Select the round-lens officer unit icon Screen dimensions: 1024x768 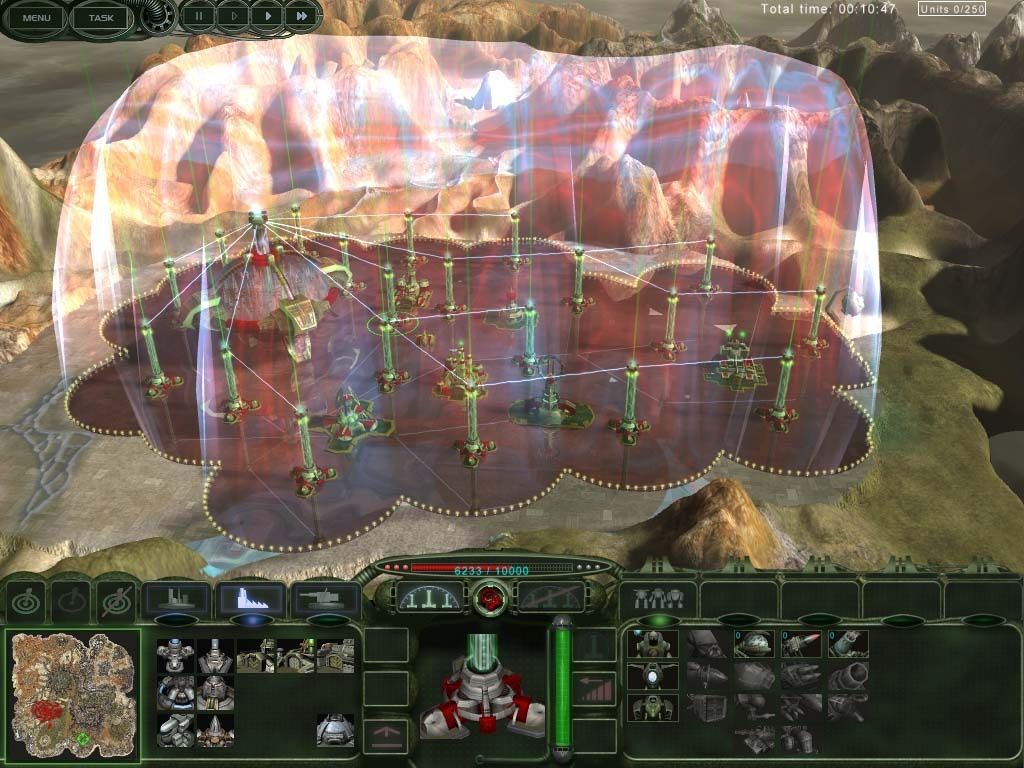coord(653,675)
